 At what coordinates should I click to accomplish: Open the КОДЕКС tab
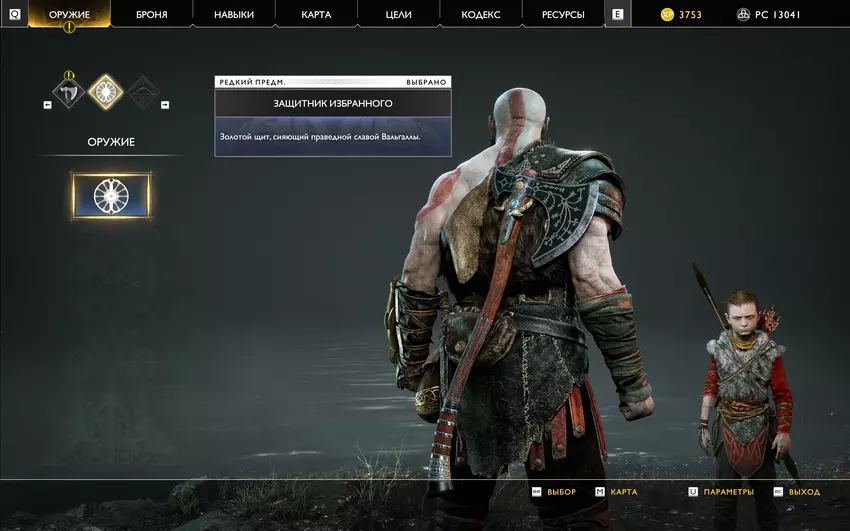(x=481, y=15)
